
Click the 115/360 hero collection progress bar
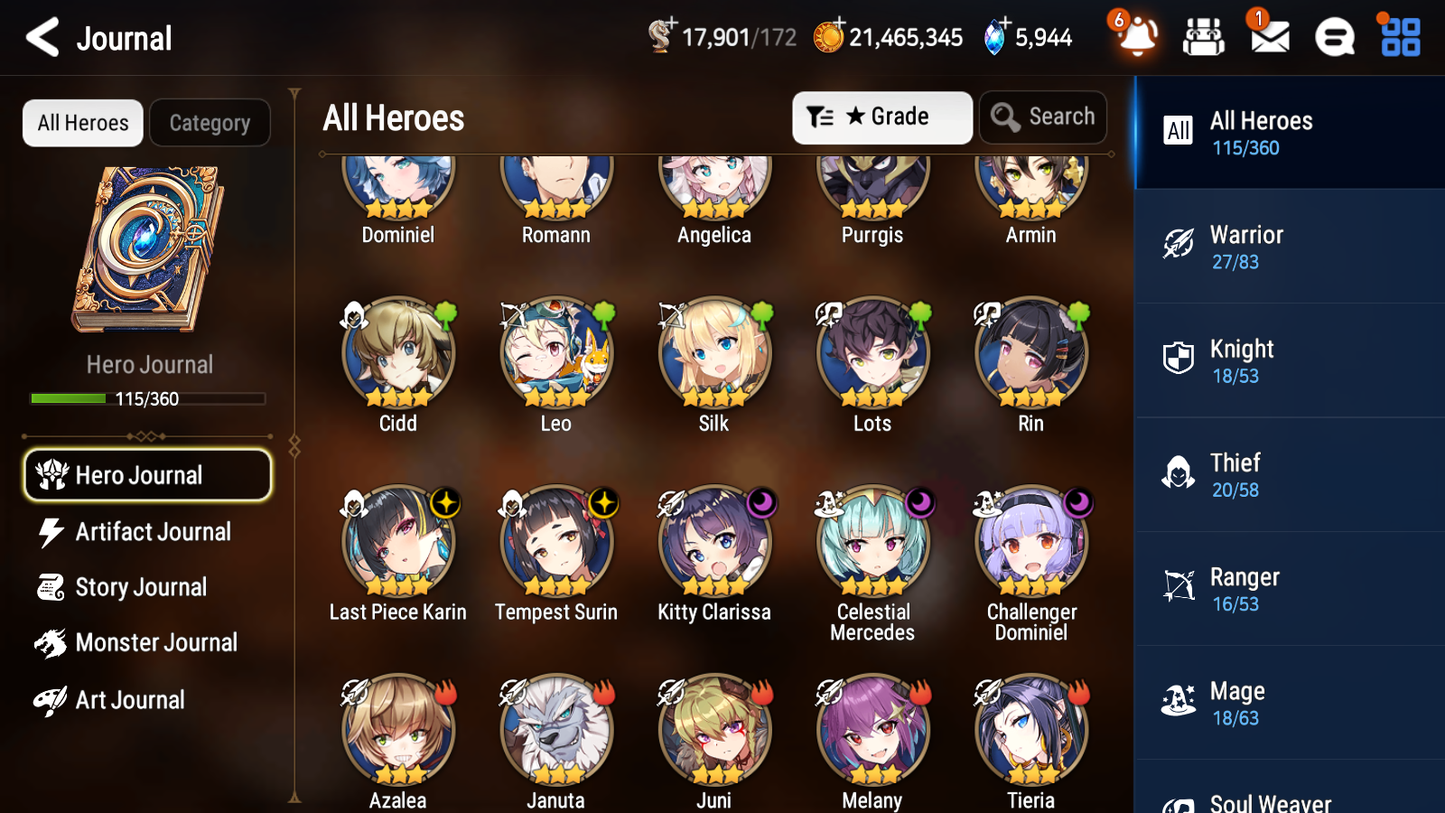point(149,398)
